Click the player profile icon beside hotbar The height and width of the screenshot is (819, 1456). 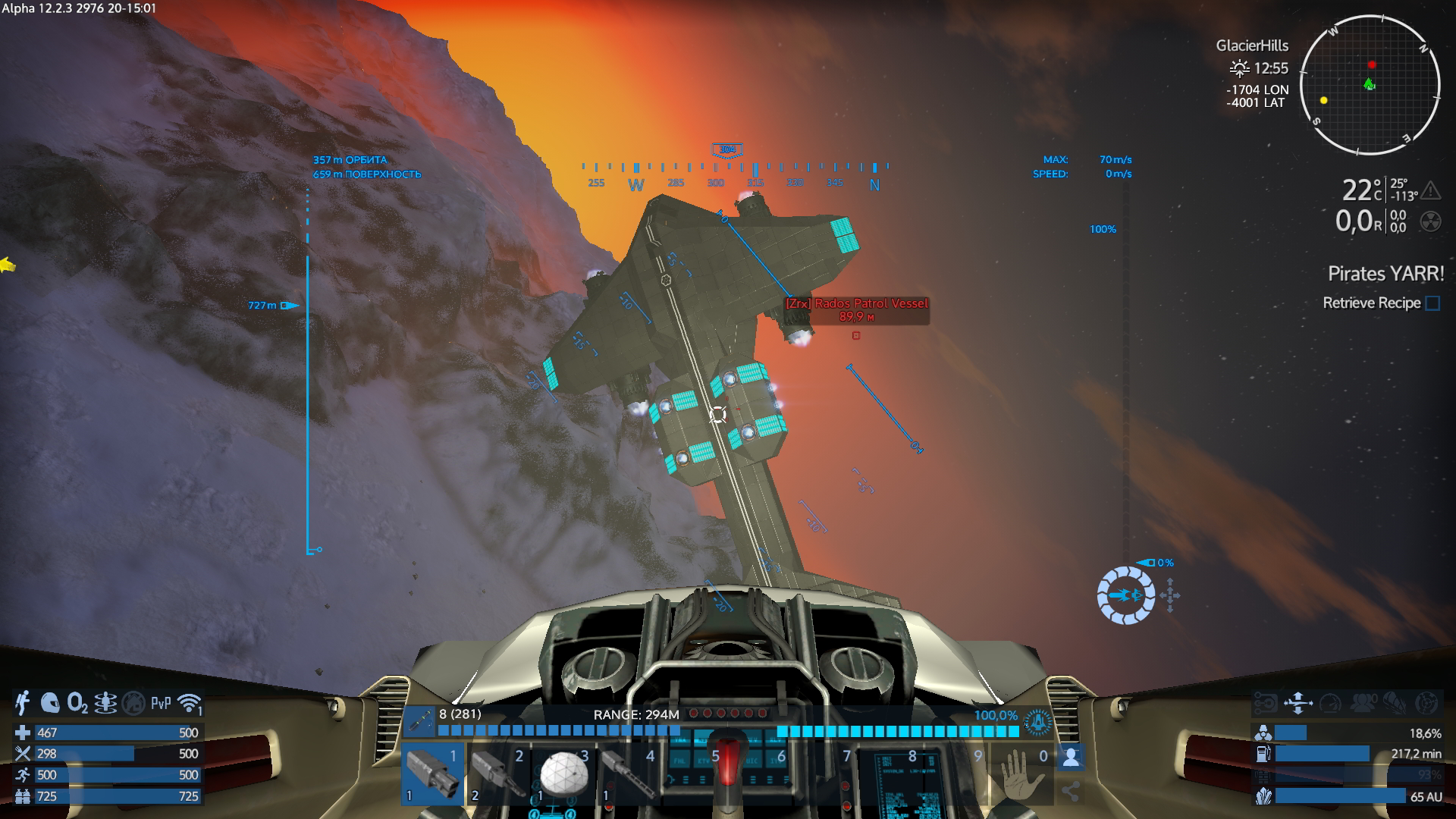[1070, 757]
